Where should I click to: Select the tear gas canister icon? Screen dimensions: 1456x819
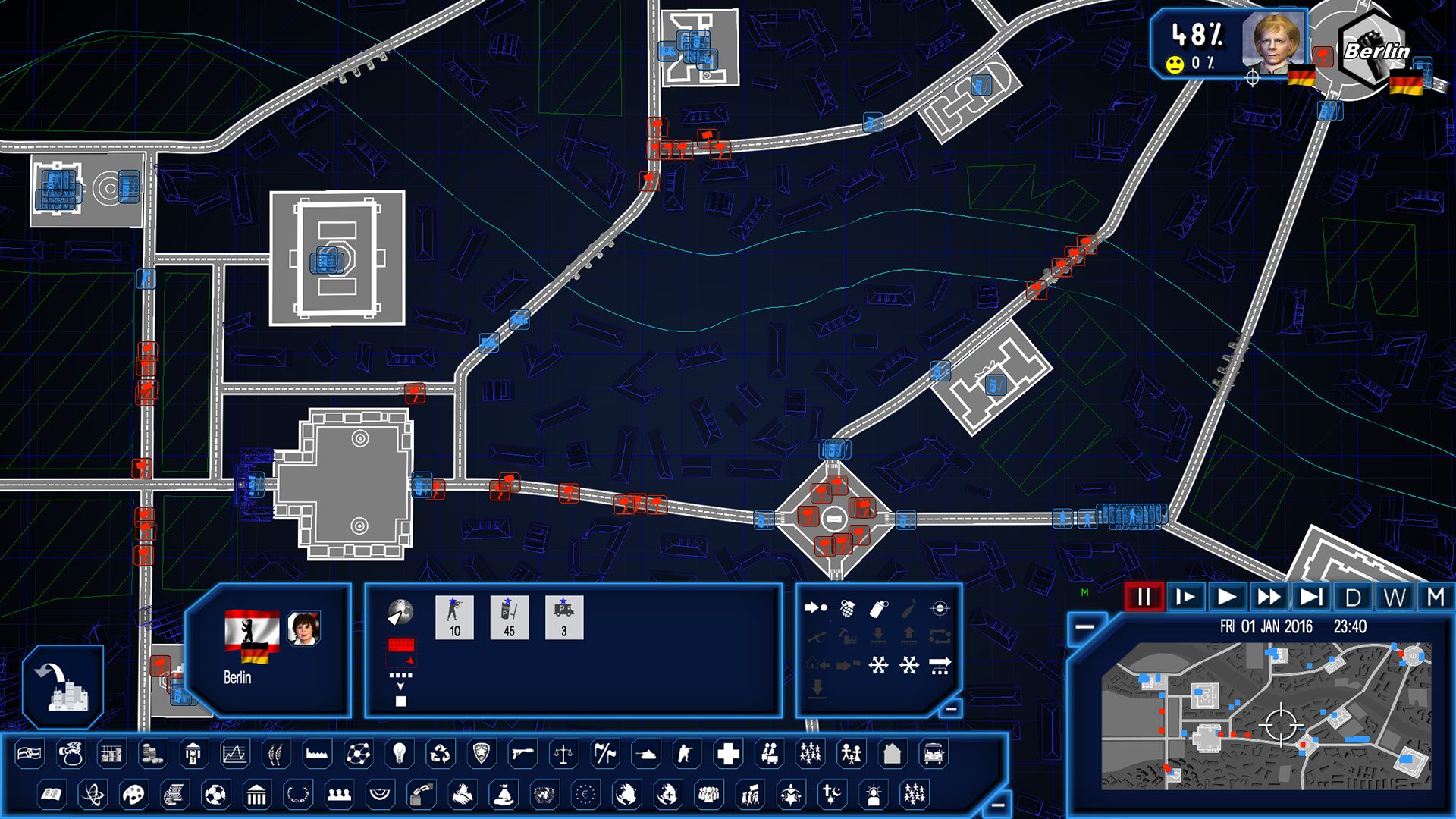click(877, 610)
